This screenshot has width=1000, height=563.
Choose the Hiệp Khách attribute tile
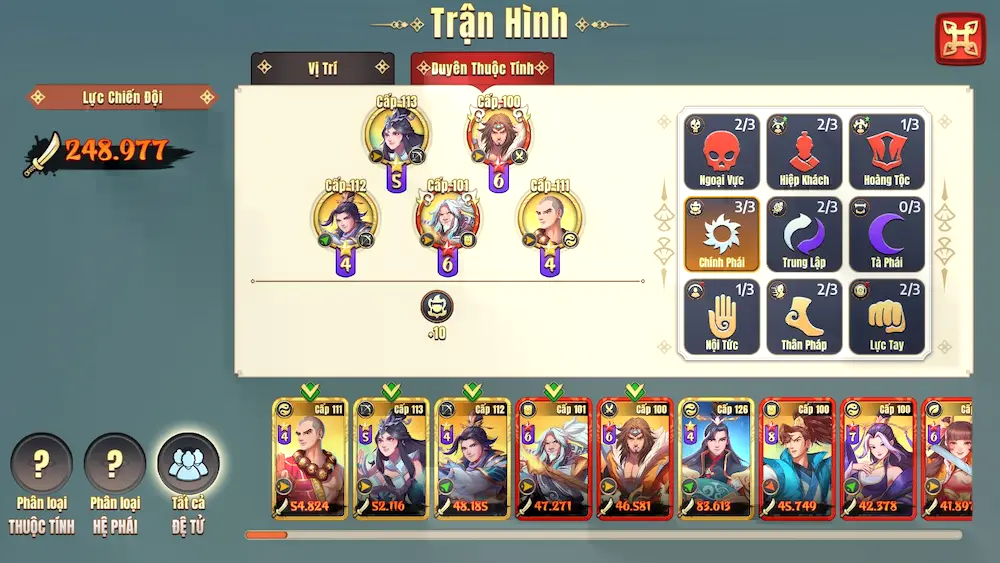(804, 153)
